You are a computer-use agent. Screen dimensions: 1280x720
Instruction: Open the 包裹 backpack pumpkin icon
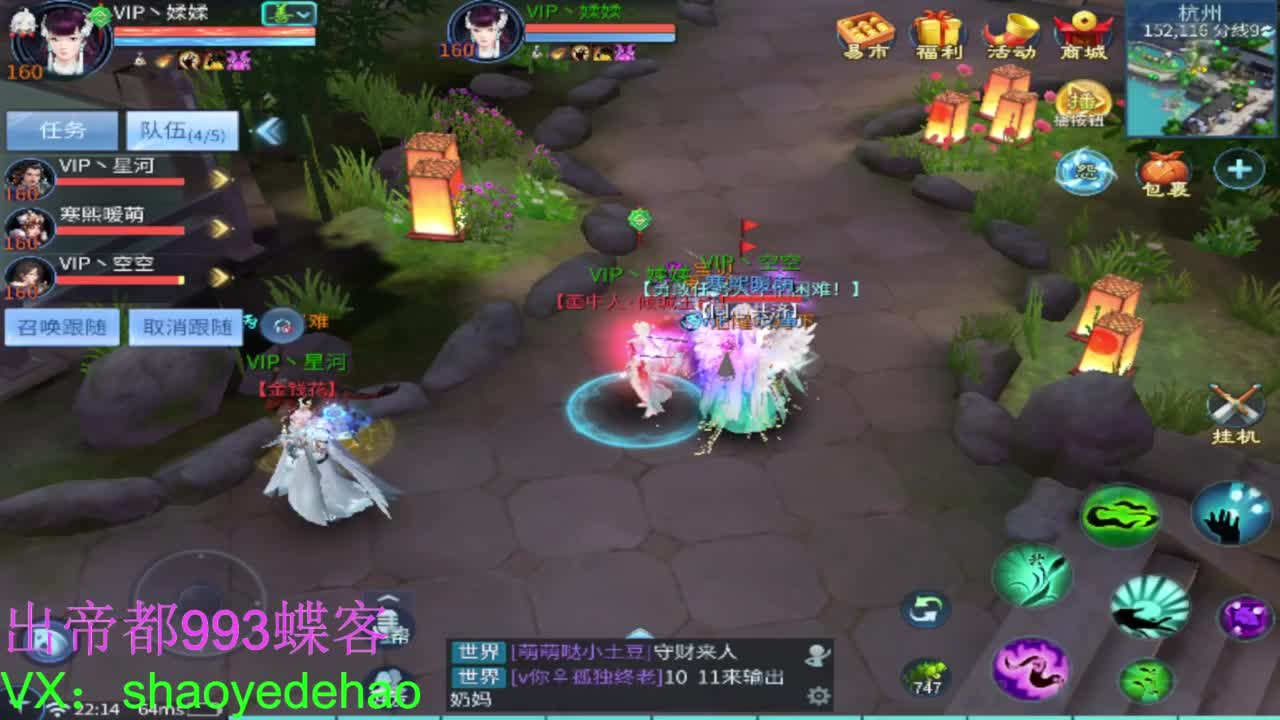click(1162, 172)
